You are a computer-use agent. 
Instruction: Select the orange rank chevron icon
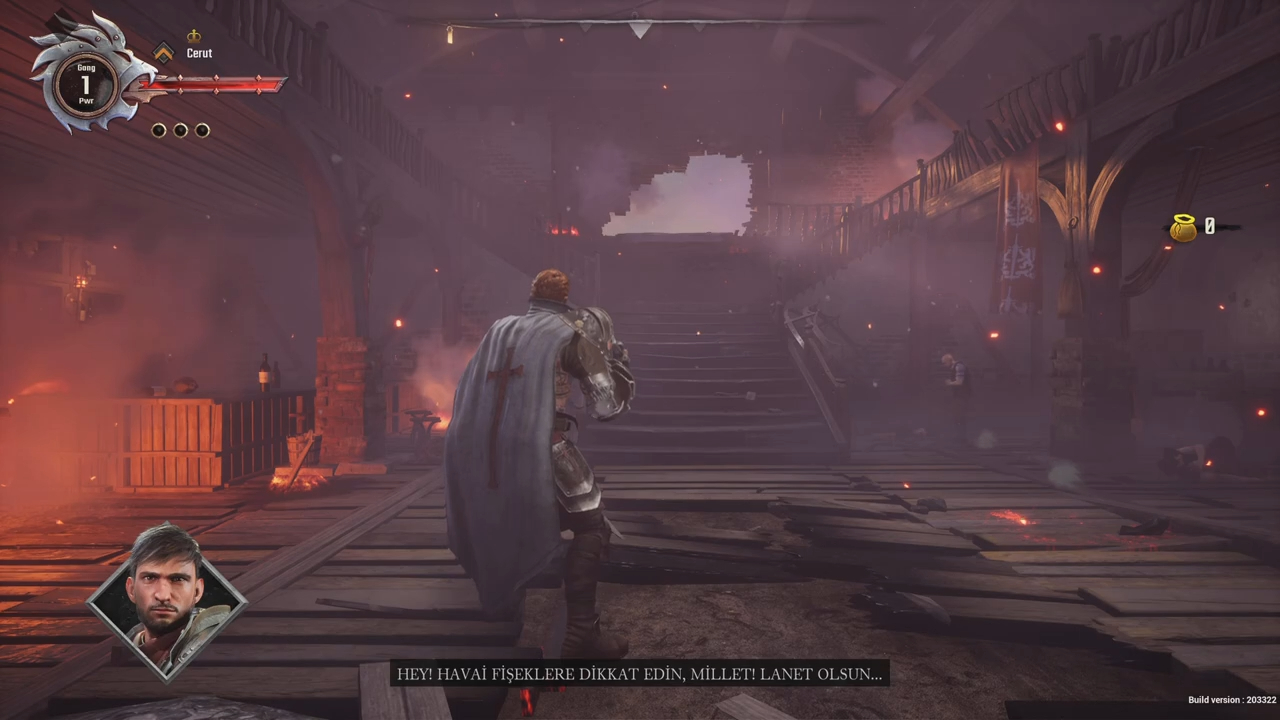[163, 52]
